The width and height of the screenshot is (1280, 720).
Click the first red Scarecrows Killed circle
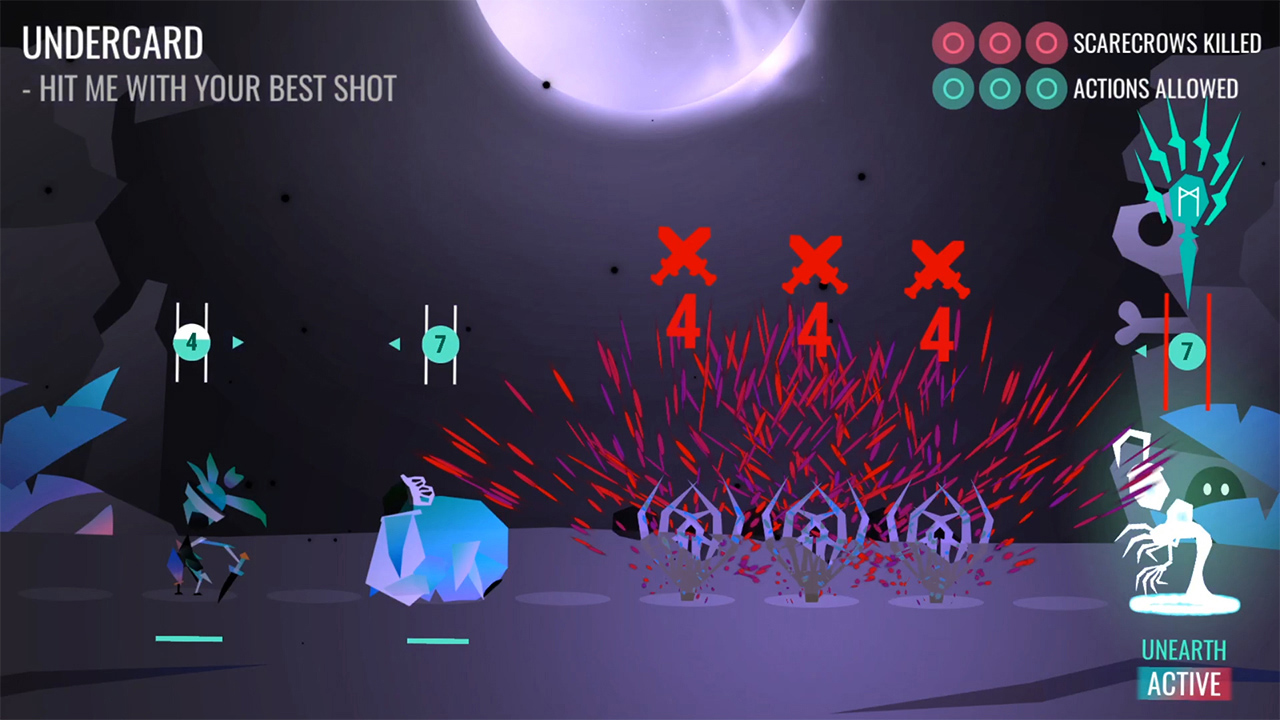click(x=953, y=43)
